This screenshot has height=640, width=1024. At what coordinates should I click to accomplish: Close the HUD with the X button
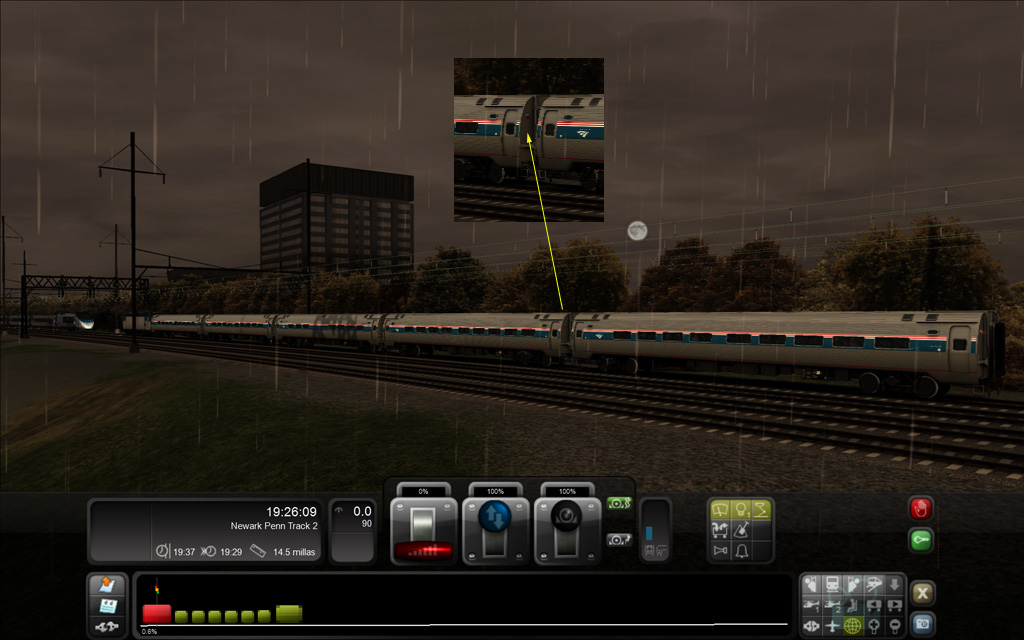click(x=922, y=593)
